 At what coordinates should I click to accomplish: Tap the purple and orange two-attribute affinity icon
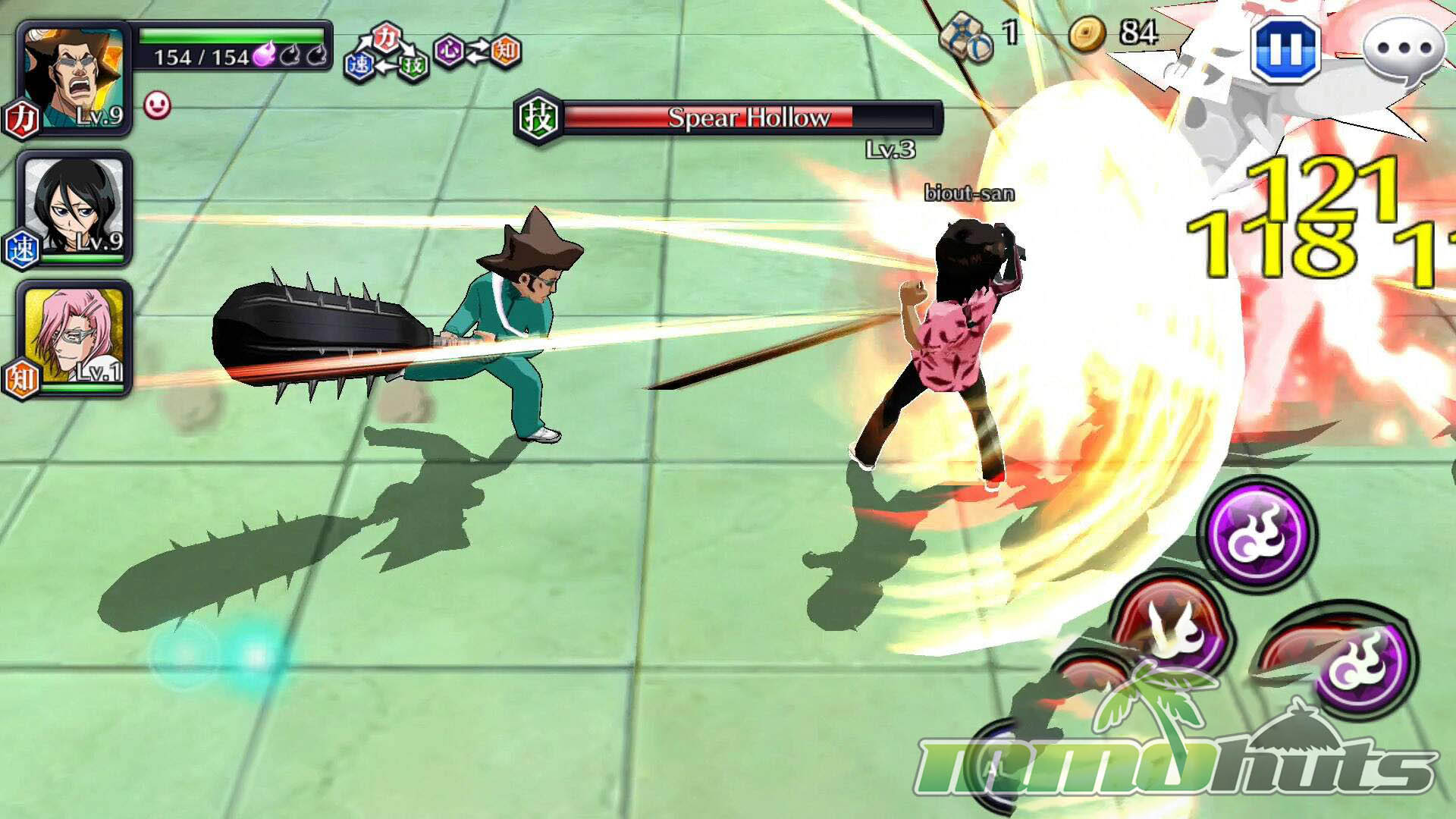point(478,52)
